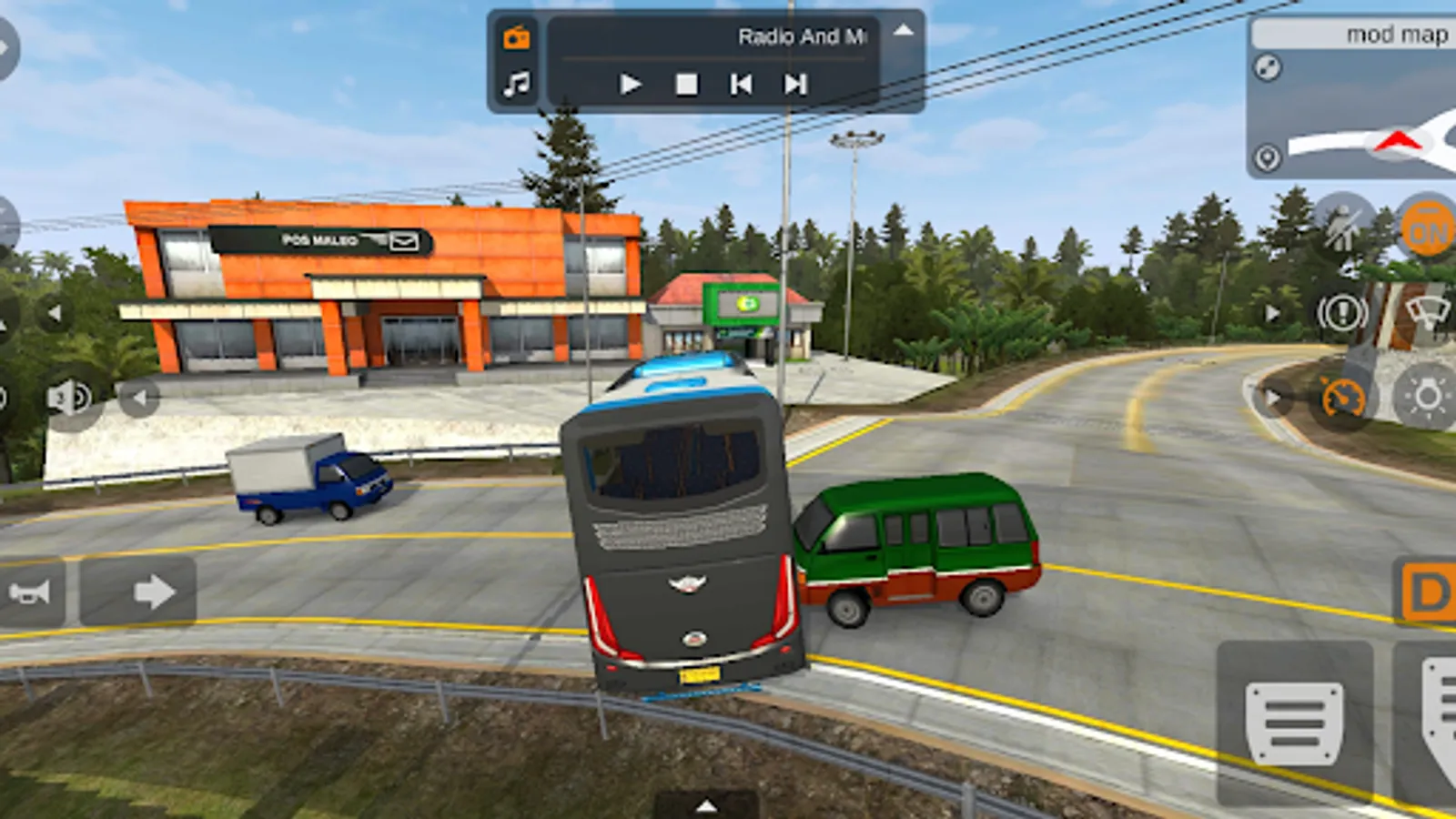Click the location pin on the minimap
The height and width of the screenshot is (819, 1456).
(x=1267, y=158)
